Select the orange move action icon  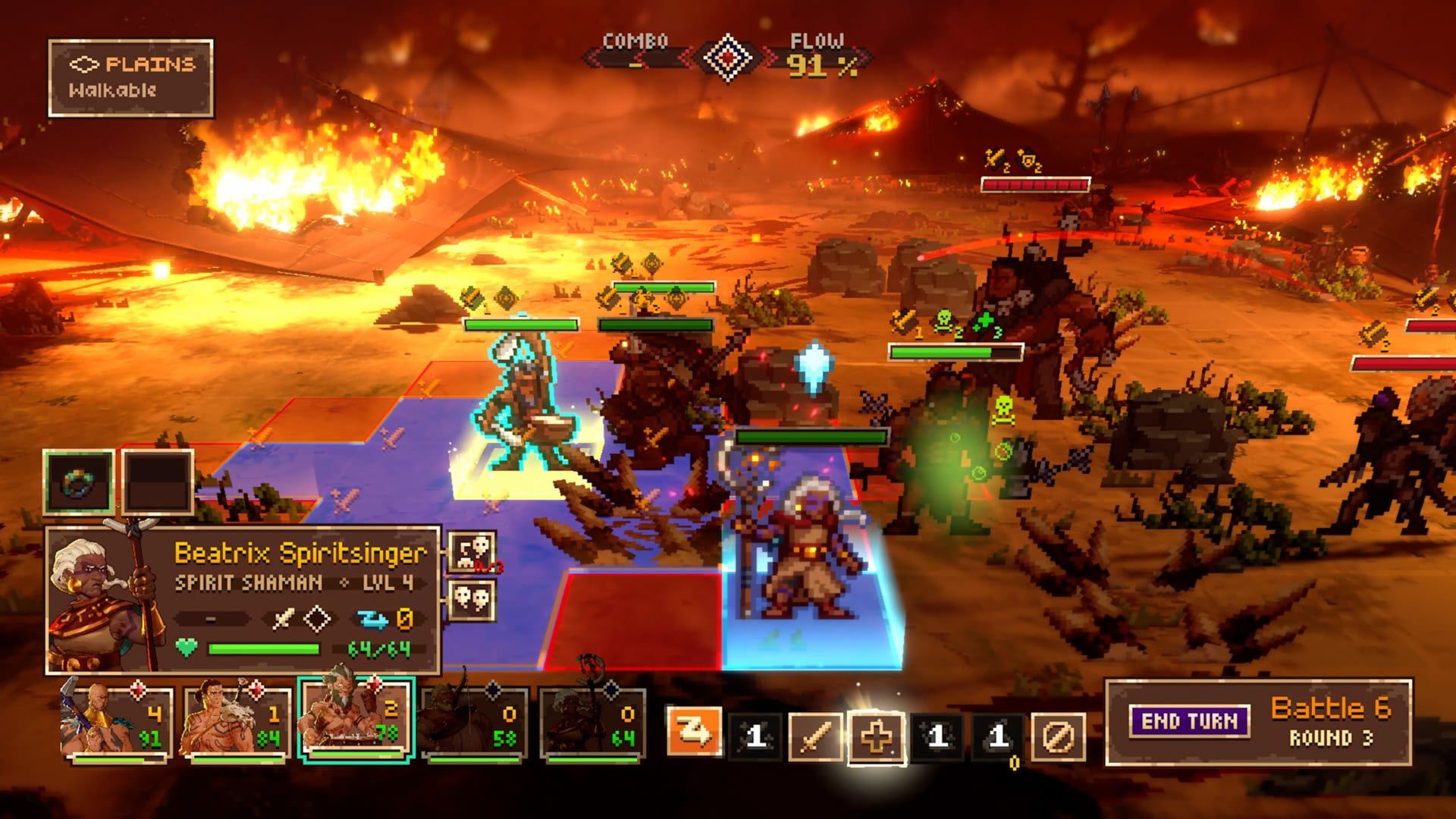point(693,733)
